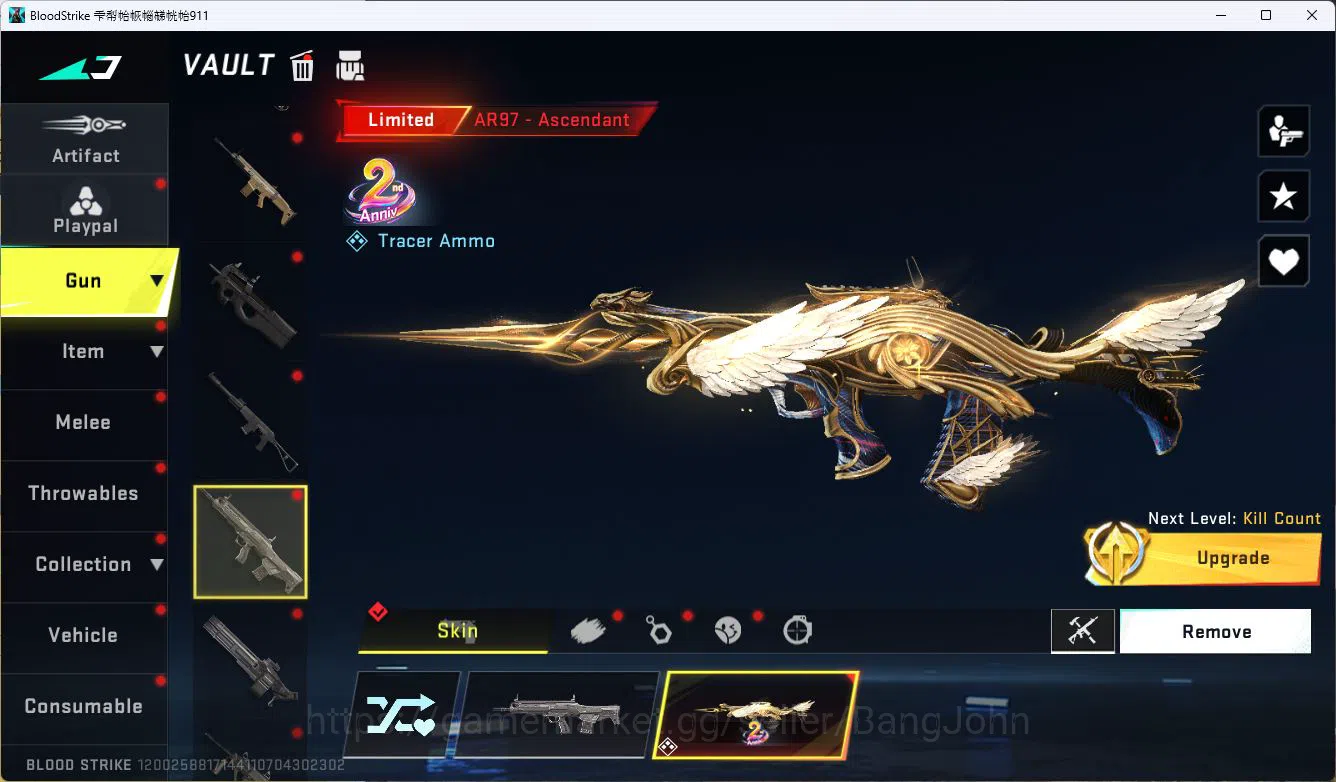
Task: Open the Melee category
Action: pyautogui.click(x=83, y=422)
